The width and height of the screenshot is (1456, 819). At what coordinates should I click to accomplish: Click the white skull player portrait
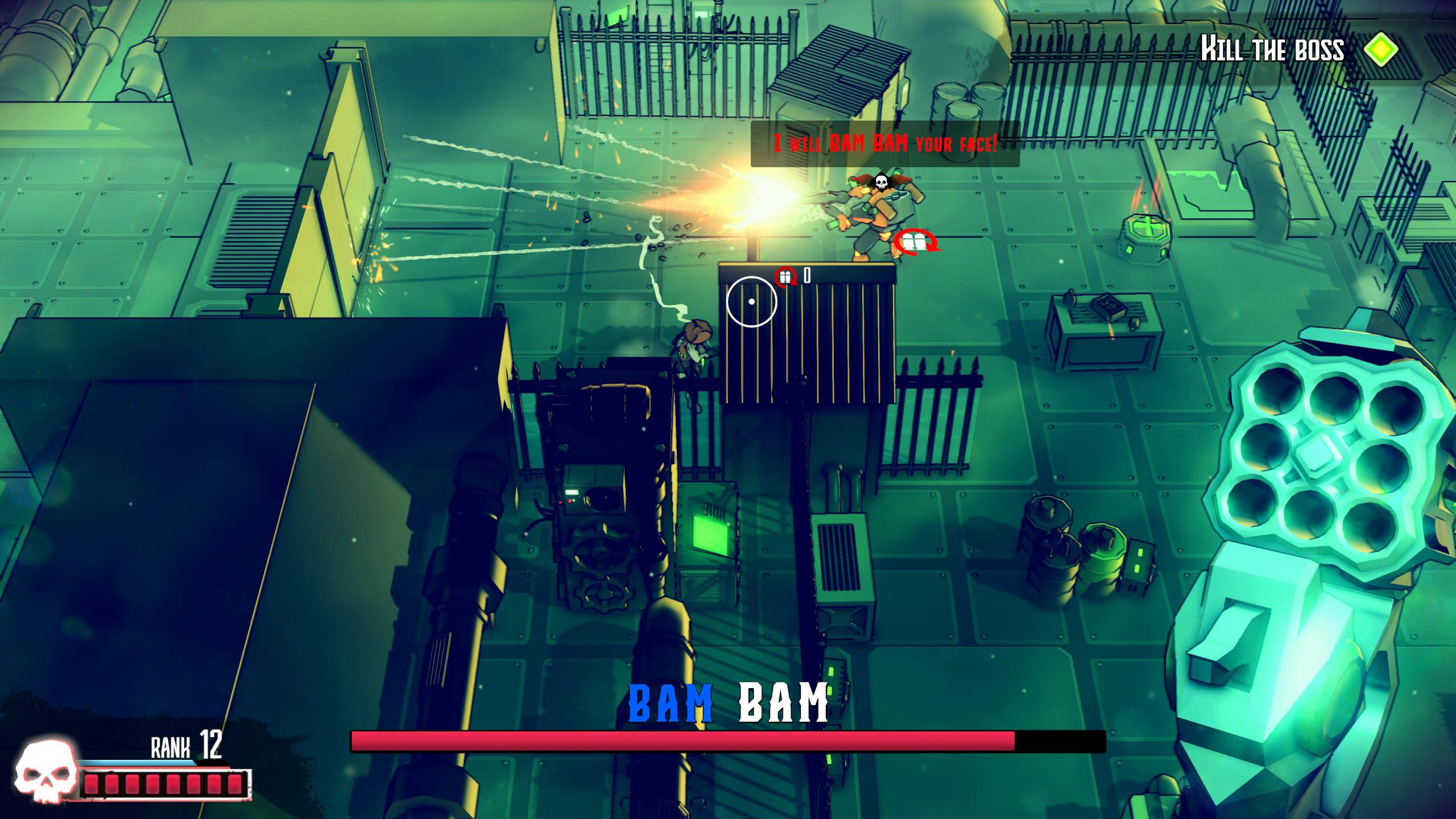47,771
